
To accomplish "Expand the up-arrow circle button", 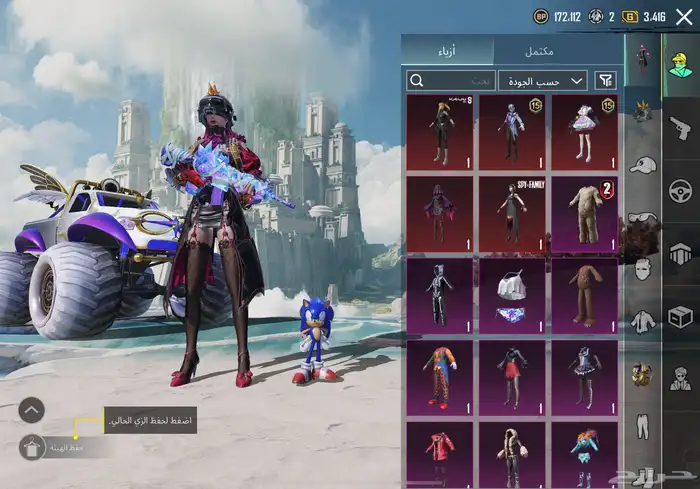I will (x=32, y=409).
